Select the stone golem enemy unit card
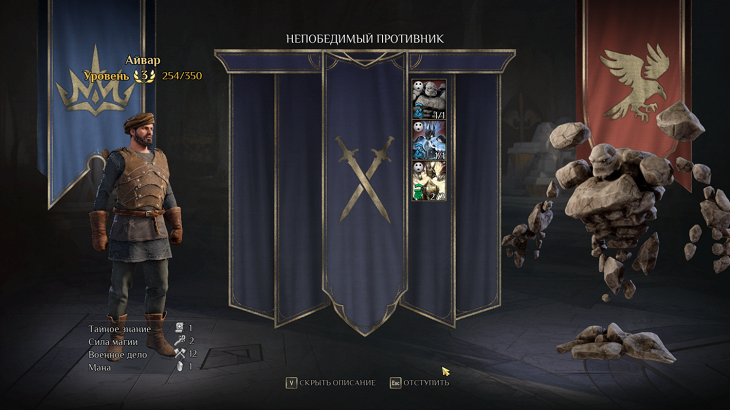Image resolution: width=730 pixels, height=410 pixels. point(429,100)
